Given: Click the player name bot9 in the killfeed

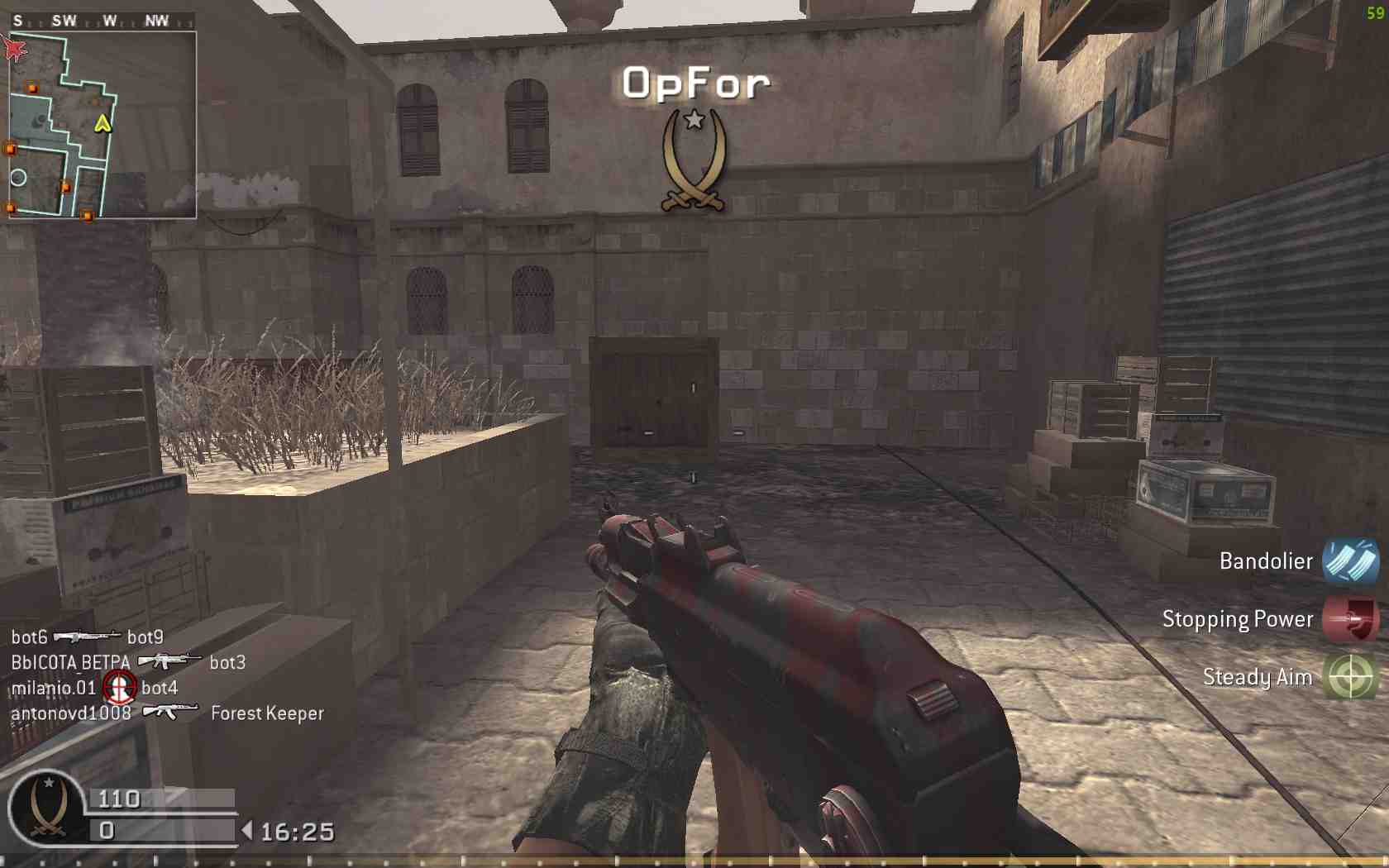Looking at the screenshot, I should coord(145,637).
